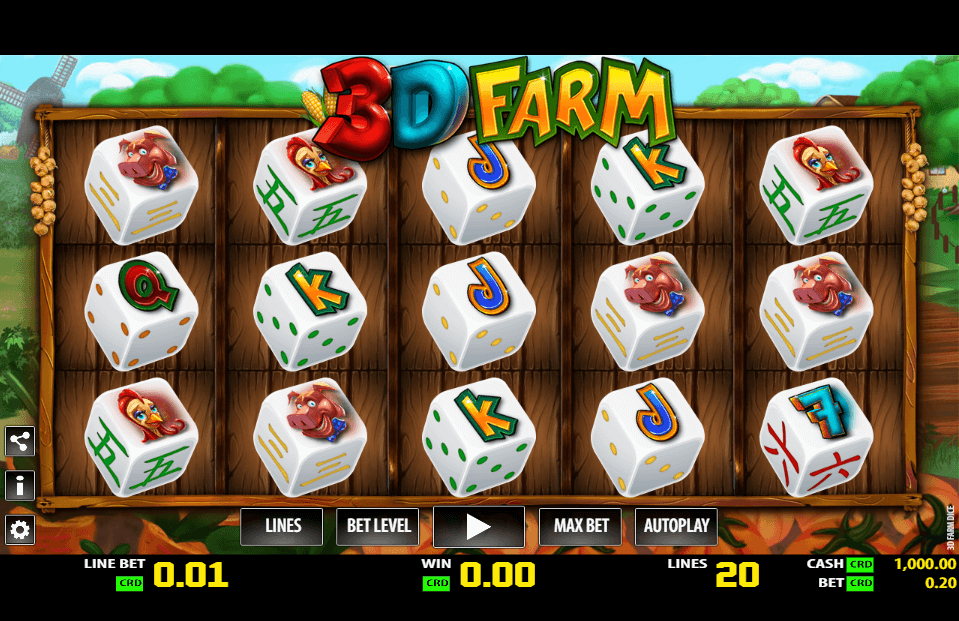The height and width of the screenshot is (621, 959).
Task: Open the share icon
Action: click(x=20, y=441)
